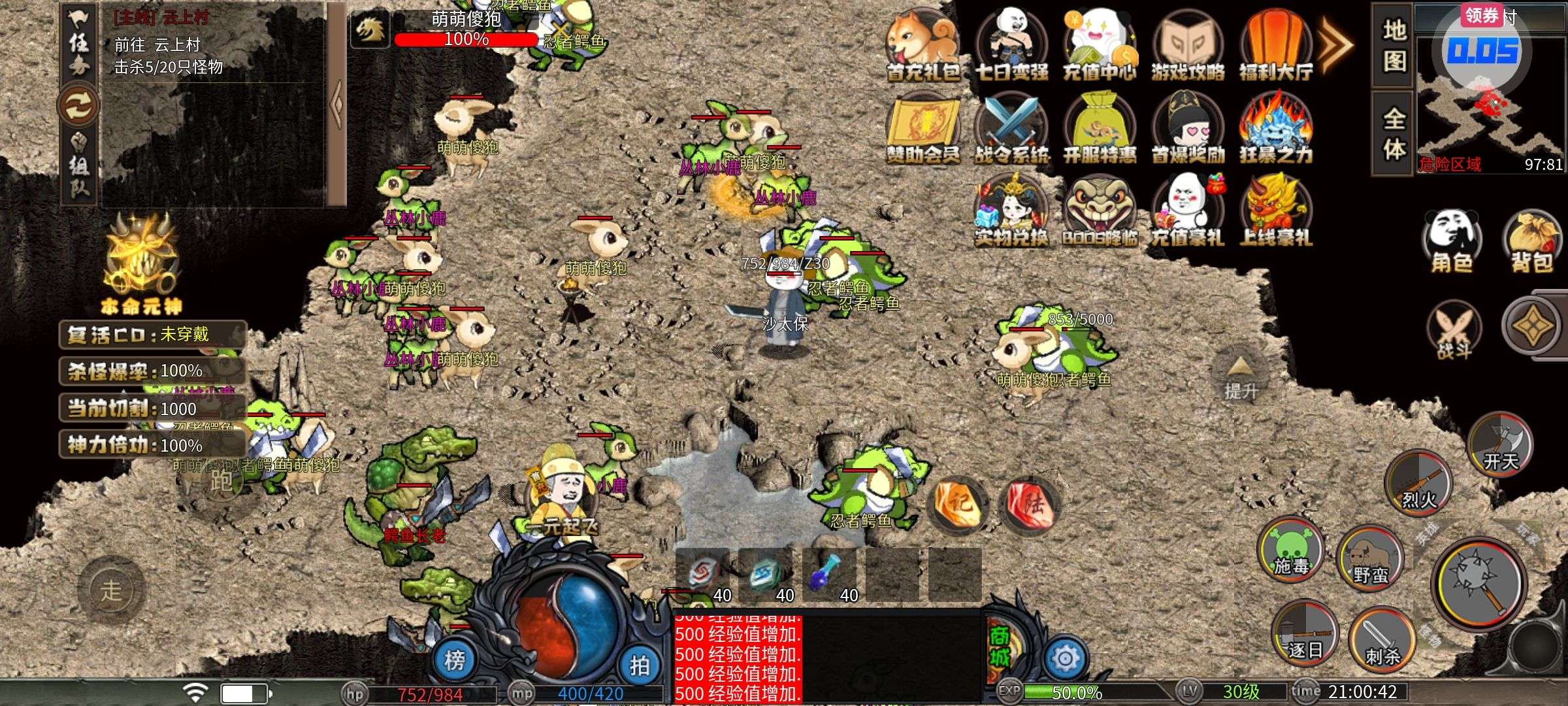Toggle the 战斗 combat mode button

pyautogui.click(x=1454, y=331)
